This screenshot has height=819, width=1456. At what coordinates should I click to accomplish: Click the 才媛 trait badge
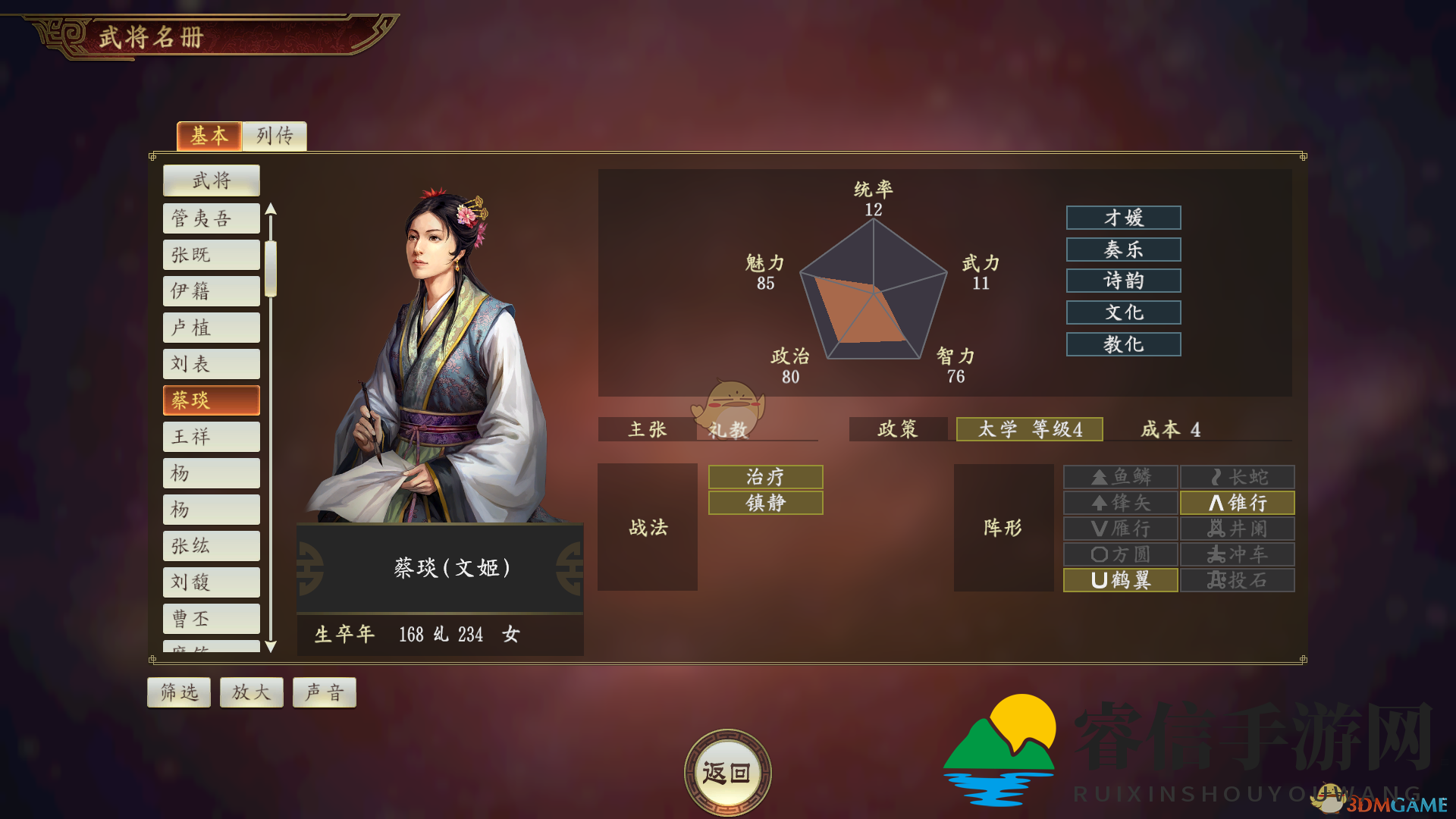coord(1123,218)
